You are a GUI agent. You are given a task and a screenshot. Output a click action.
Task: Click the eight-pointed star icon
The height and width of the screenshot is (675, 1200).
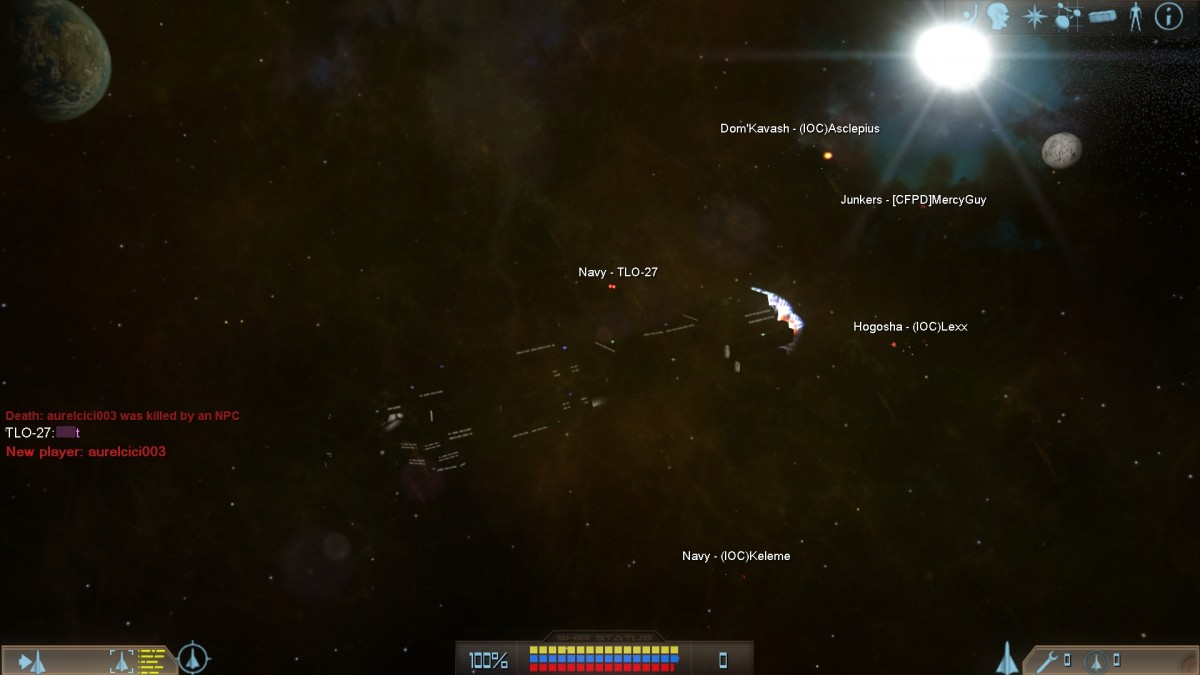1033,16
